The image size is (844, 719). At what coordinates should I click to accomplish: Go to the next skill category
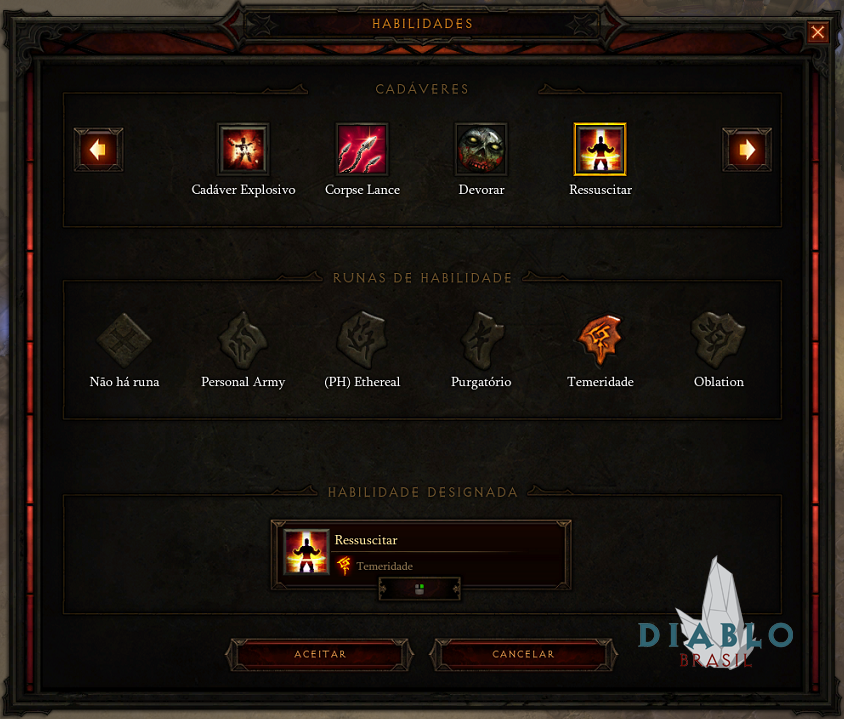point(746,150)
